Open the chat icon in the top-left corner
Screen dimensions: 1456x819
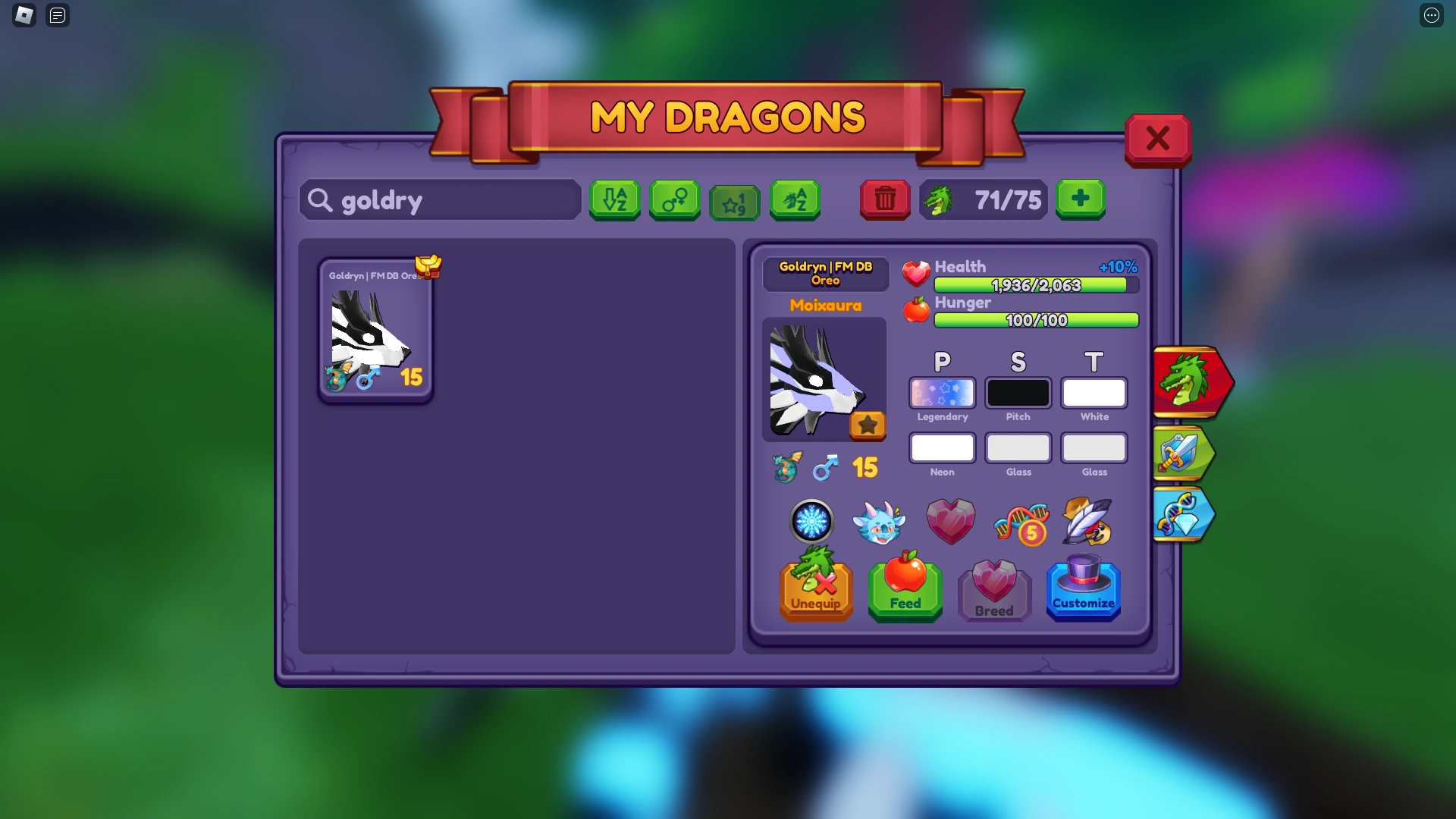click(x=57, y=15)
